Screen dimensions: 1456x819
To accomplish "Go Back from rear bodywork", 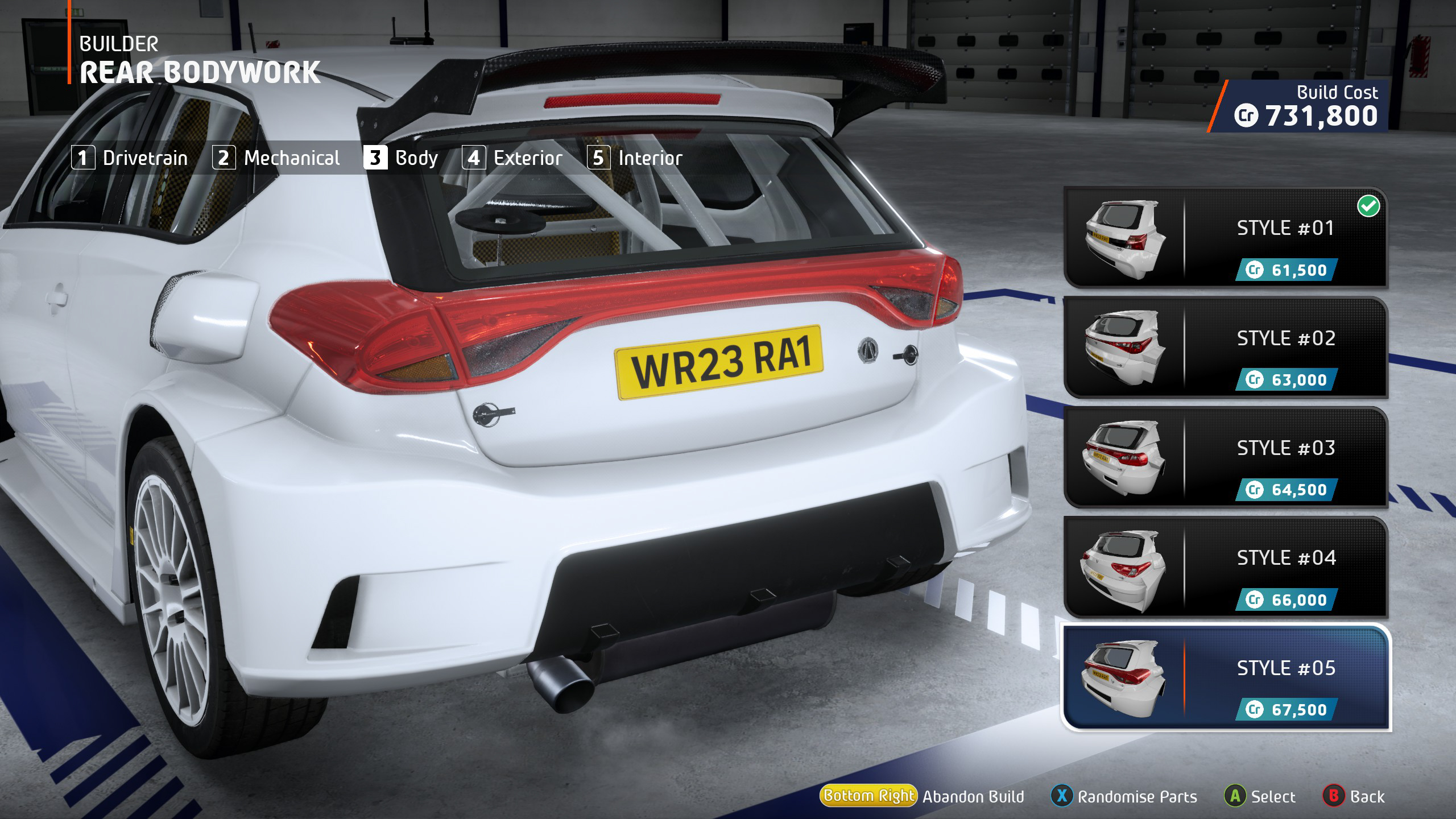I will click(1367, 796).
